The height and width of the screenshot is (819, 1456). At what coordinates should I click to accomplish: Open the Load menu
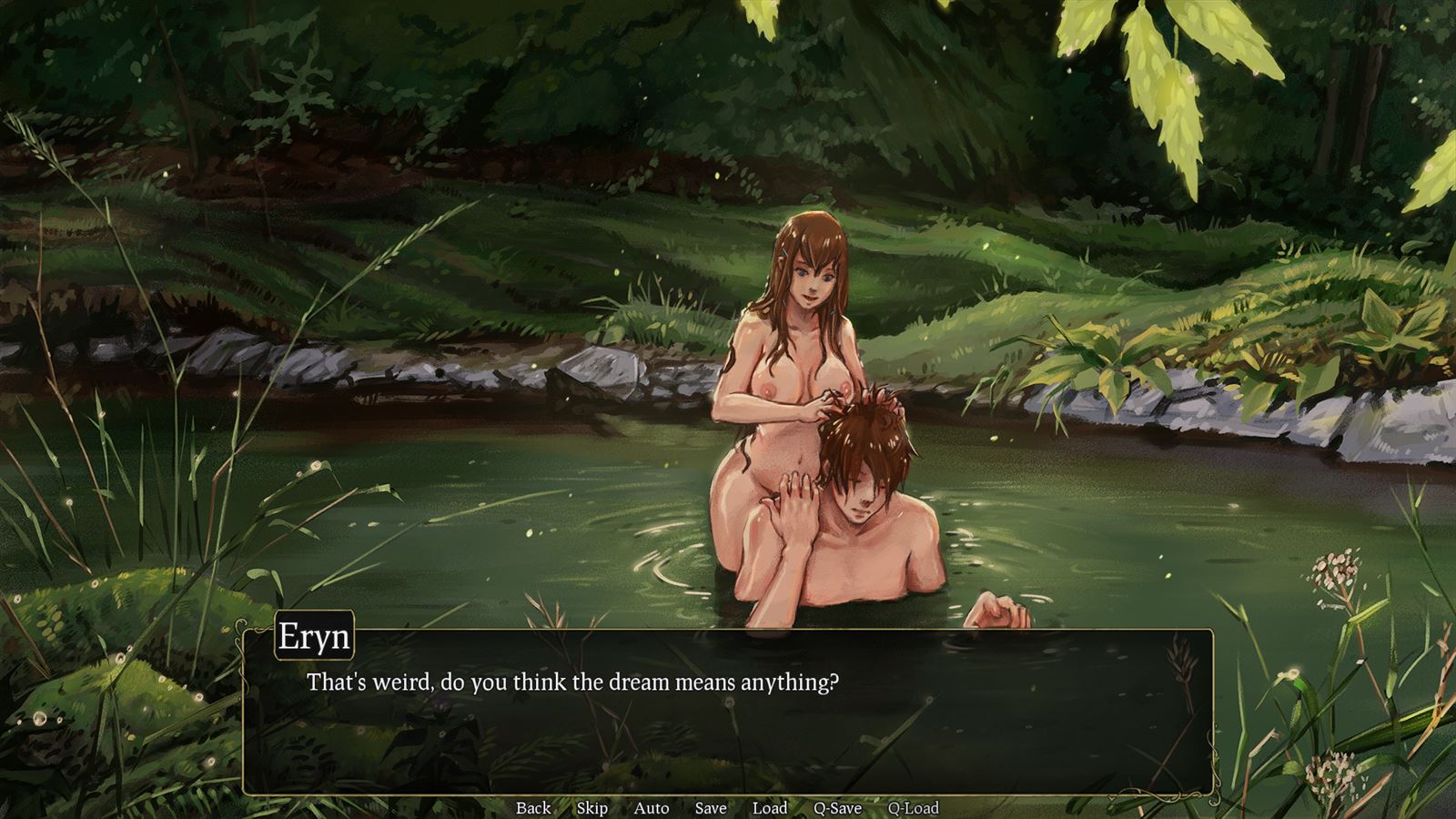click(769, 807)
